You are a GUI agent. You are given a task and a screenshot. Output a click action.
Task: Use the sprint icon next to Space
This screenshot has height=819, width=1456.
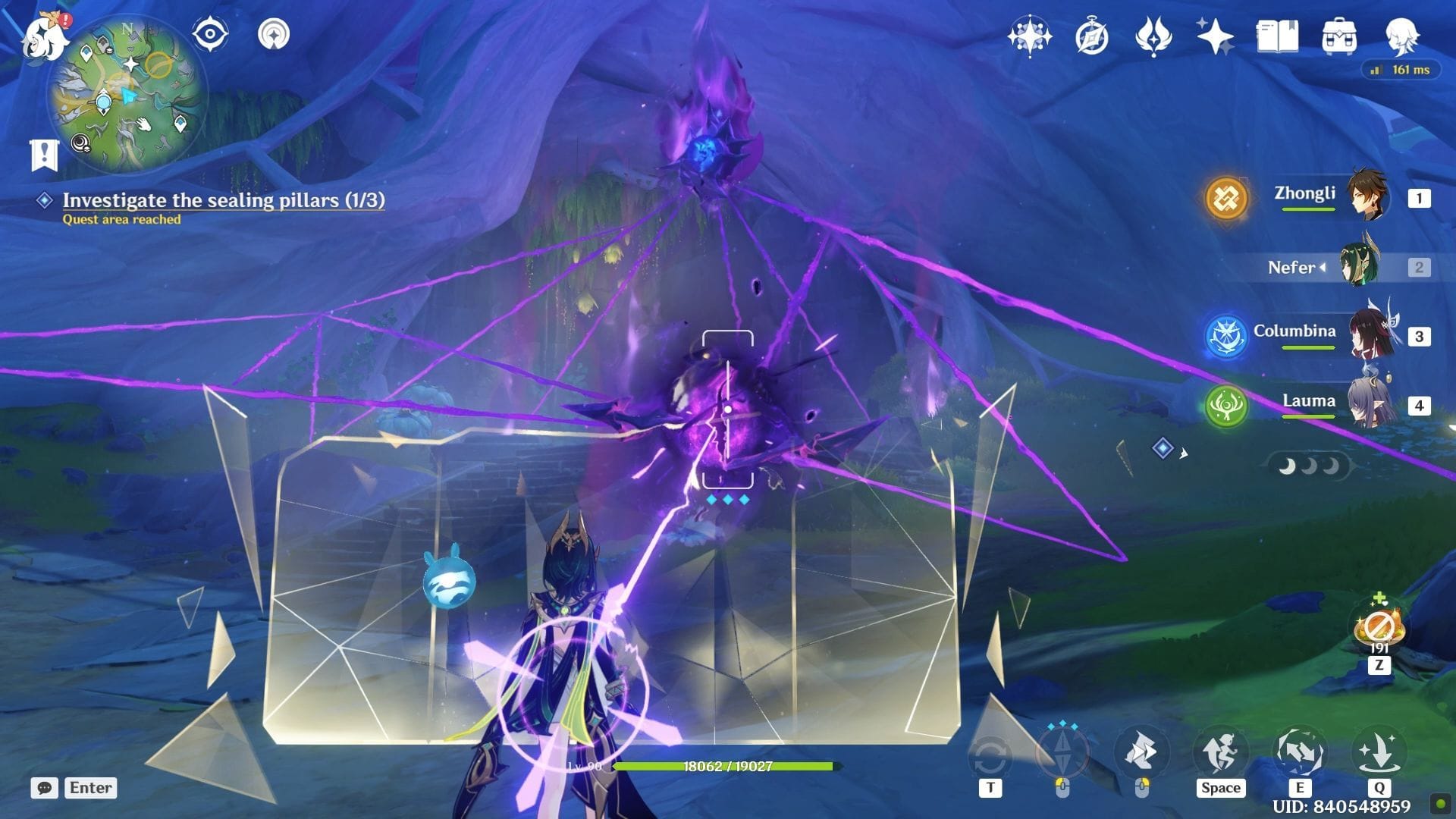click(1221, 751)
